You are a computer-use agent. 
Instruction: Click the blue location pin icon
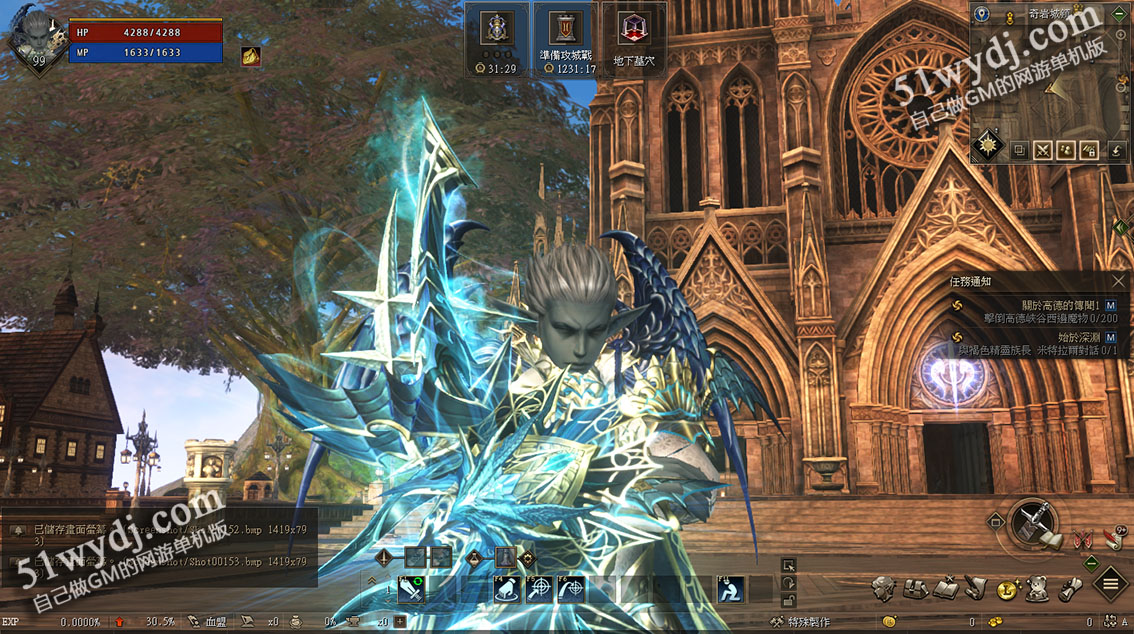coord(982,15)
